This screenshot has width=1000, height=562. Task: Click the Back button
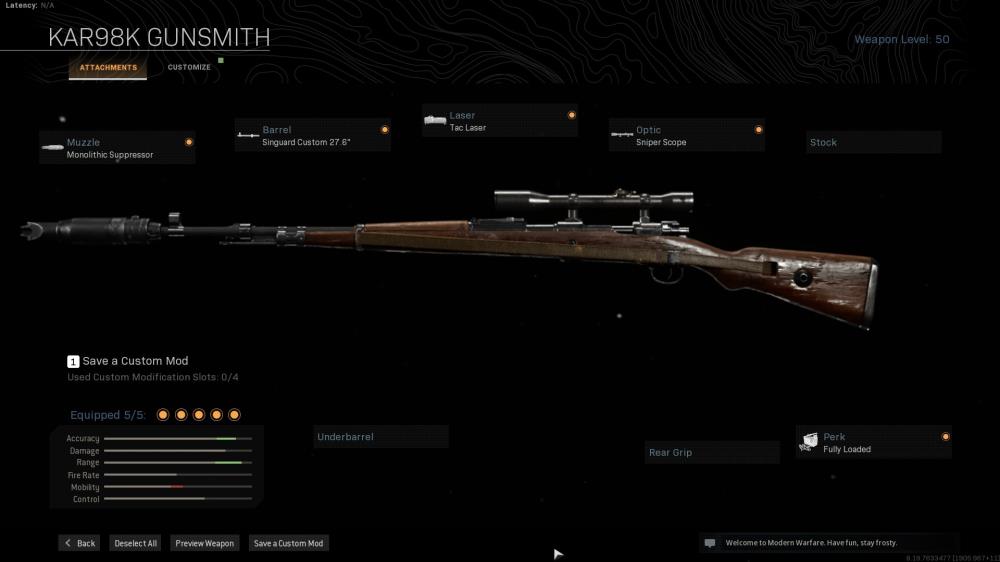point(80,543)
